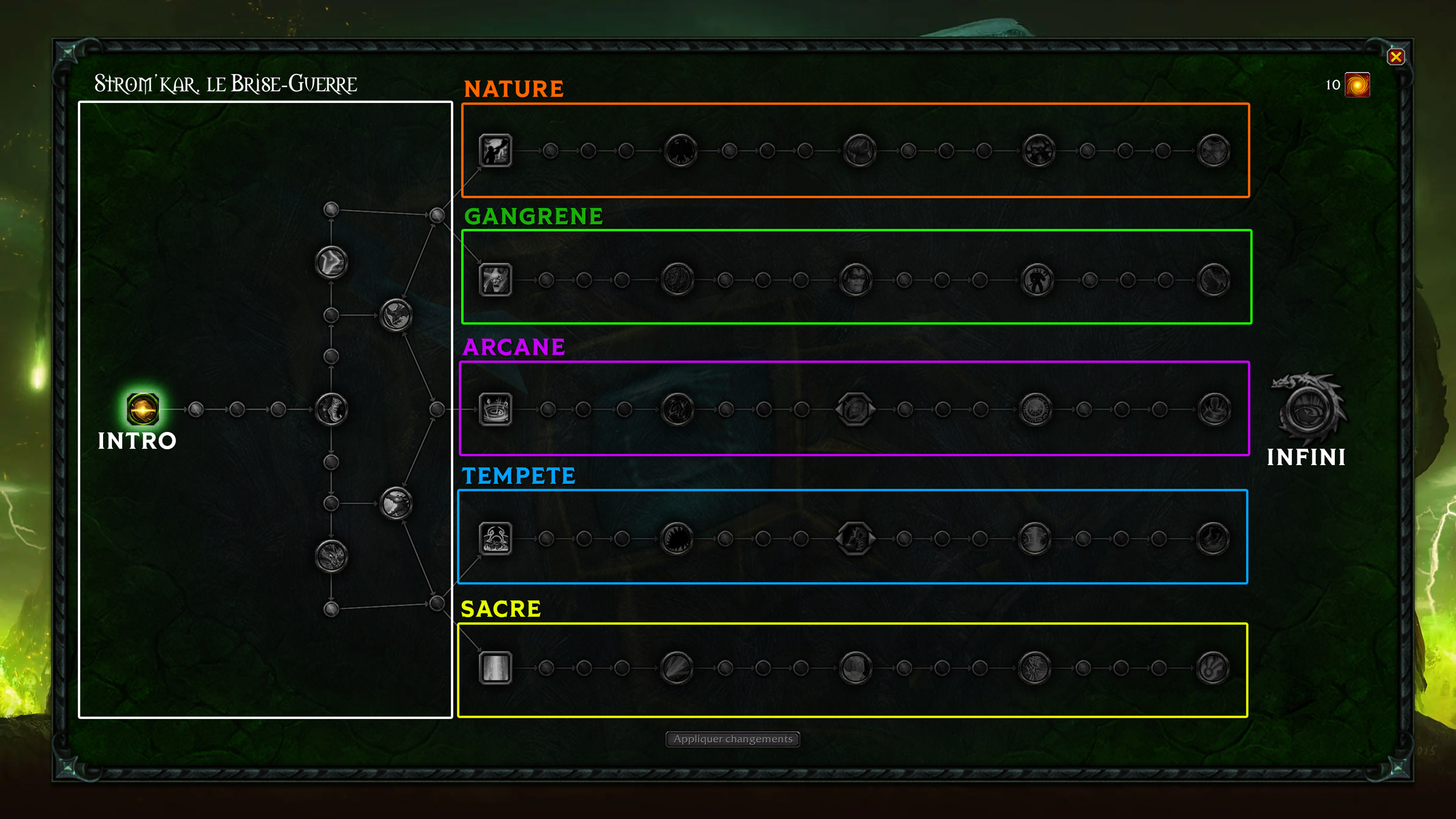Screen dimensions: 1456x819
Task: Choose the square first trait in the Tempete row
Action: [x=495, y=538]
